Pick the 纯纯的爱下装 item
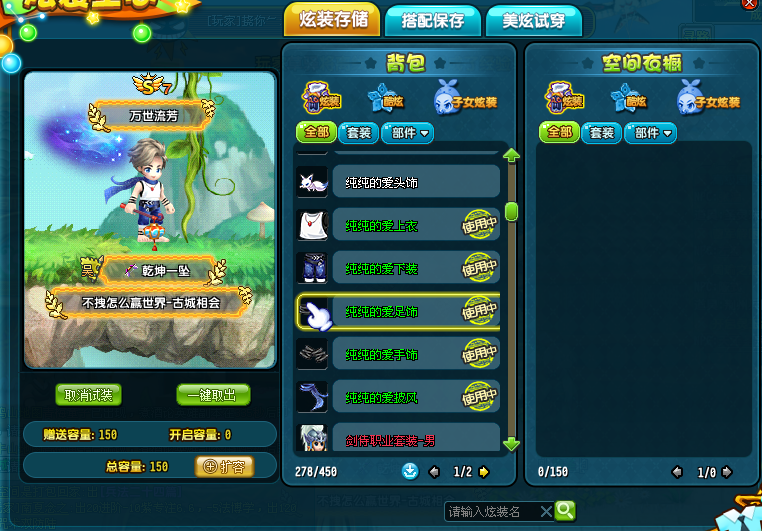Viewport: 762px width, 531px height. pyautogui.click(x=398, y=268)
